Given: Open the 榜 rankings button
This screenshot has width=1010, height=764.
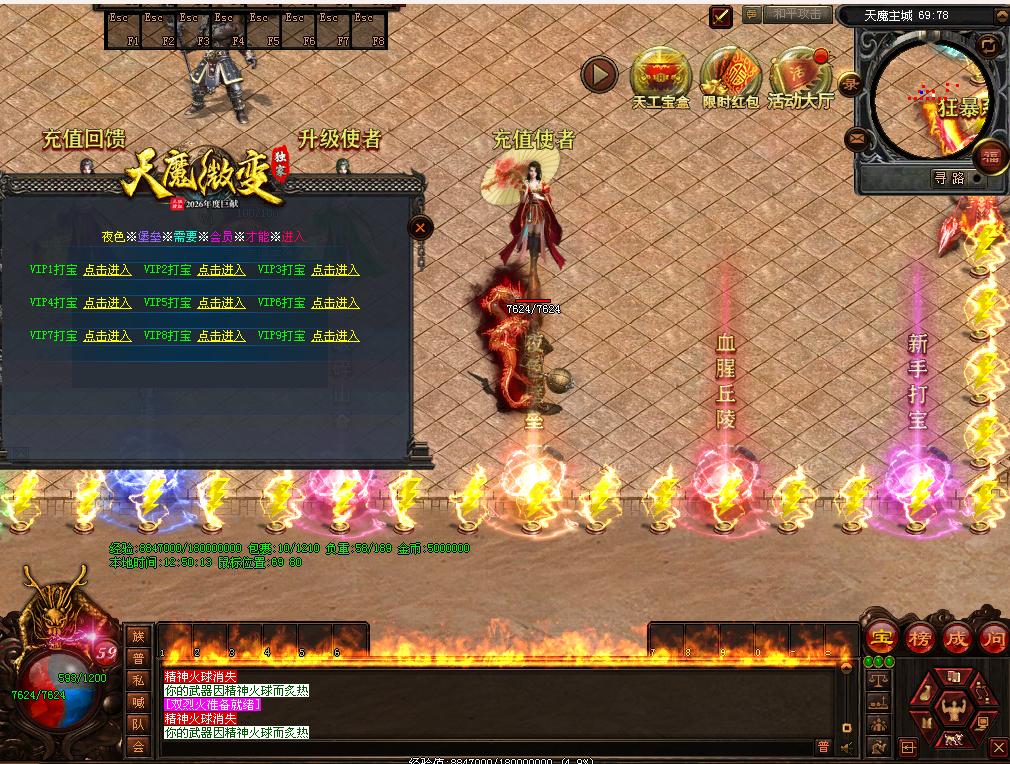Looking at the screenshot, I should tap(920, 637).
